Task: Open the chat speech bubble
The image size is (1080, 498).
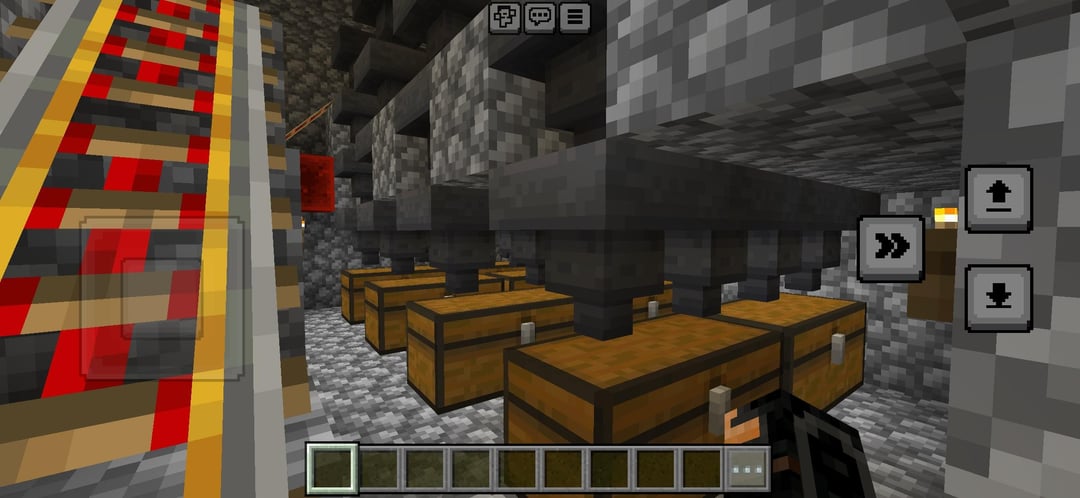Action: click(540, 17)
